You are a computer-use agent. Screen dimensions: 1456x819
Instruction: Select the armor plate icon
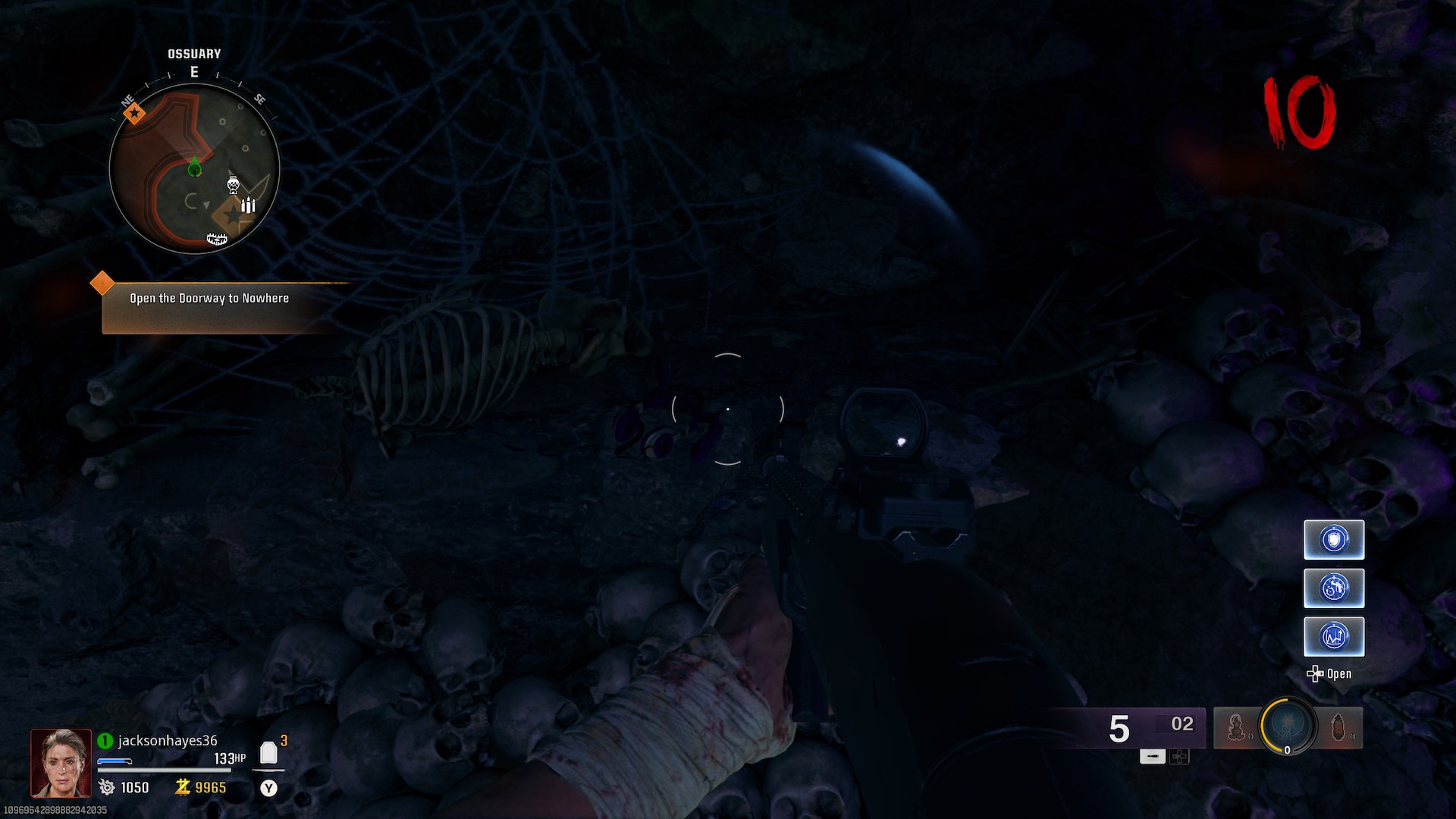click(268, 753)
